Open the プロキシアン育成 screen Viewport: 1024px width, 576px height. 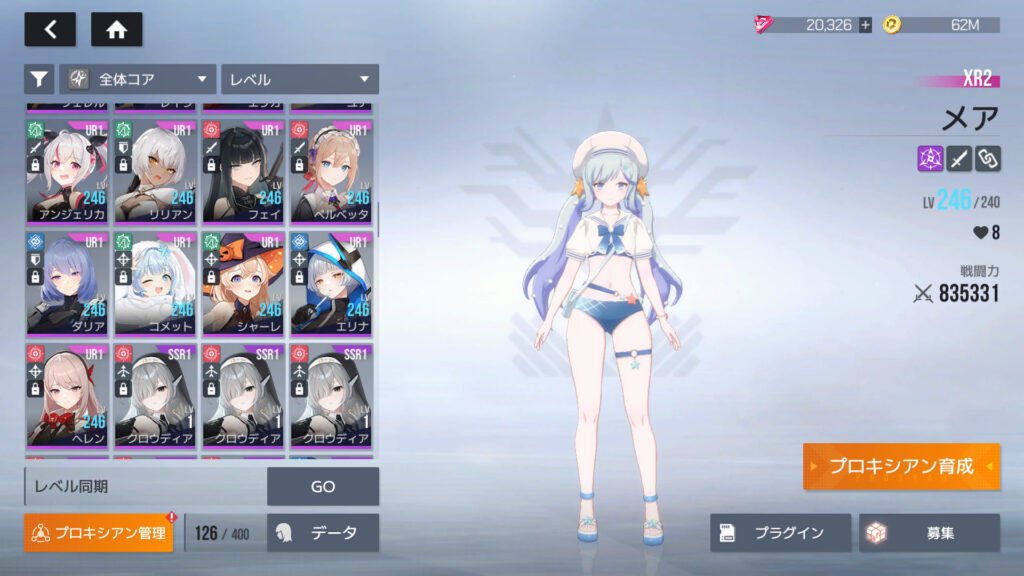(900, 467)
